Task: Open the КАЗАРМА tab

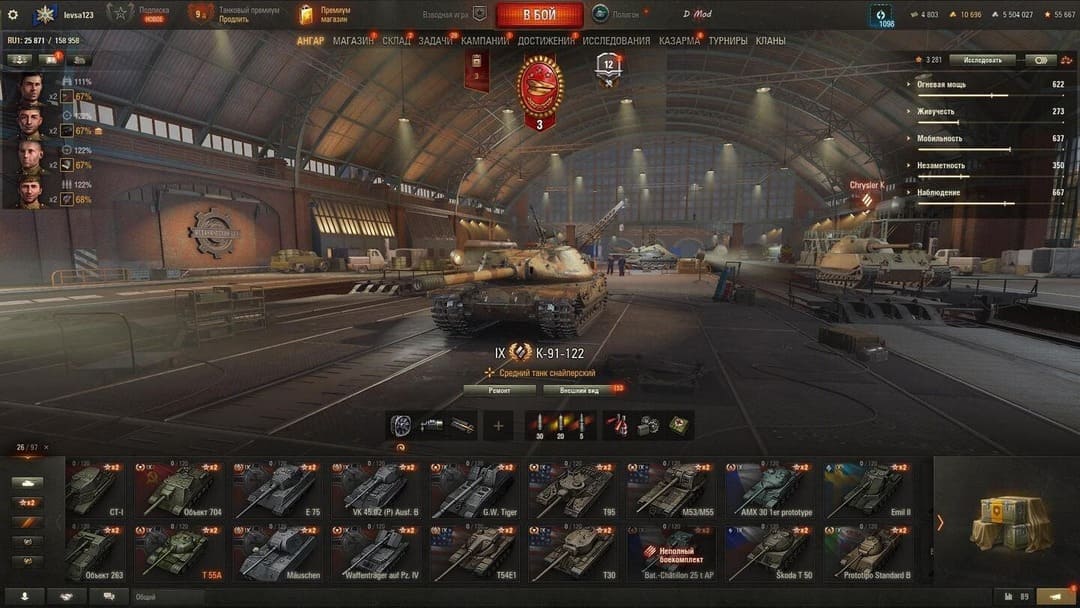Action: [680, 41]
